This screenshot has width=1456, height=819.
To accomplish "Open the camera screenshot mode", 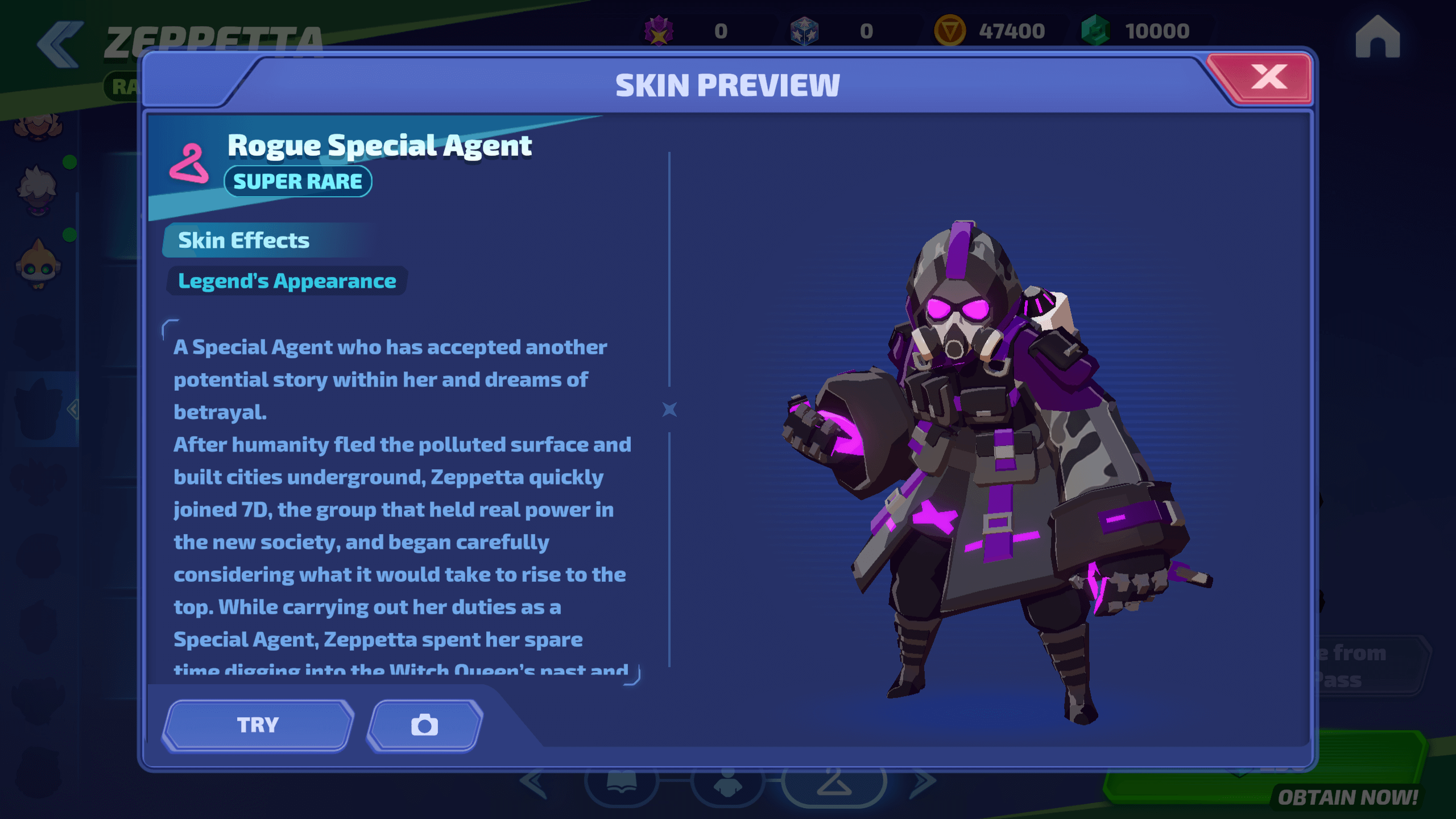I will click(425, 725).
